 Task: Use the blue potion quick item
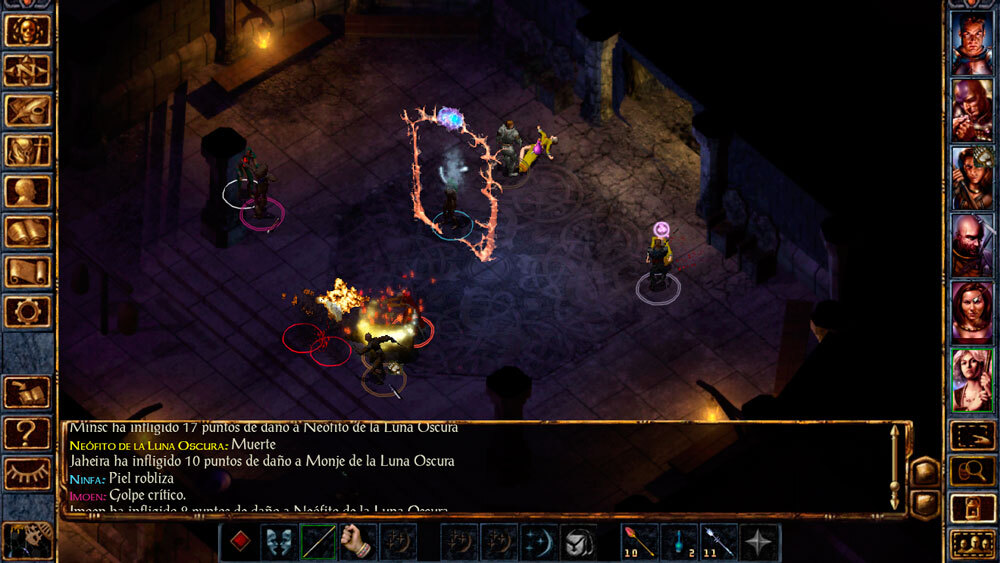(680, 542)
